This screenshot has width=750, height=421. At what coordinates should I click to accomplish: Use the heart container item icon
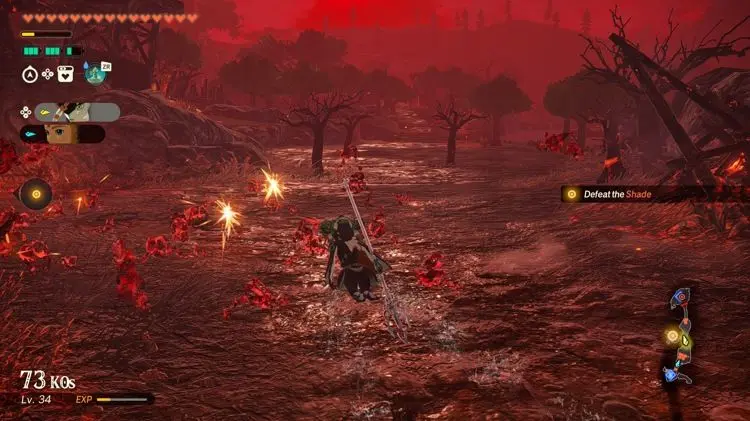coord(66,73)
